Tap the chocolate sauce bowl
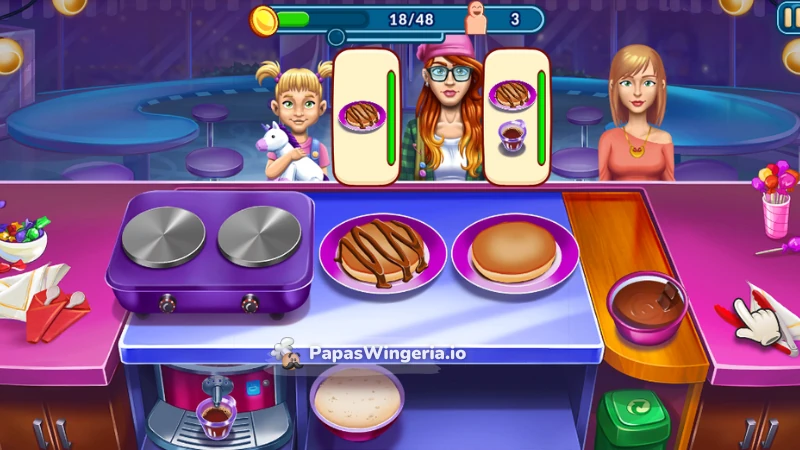The width and height of the screenshot is (800, 450). 647,305
